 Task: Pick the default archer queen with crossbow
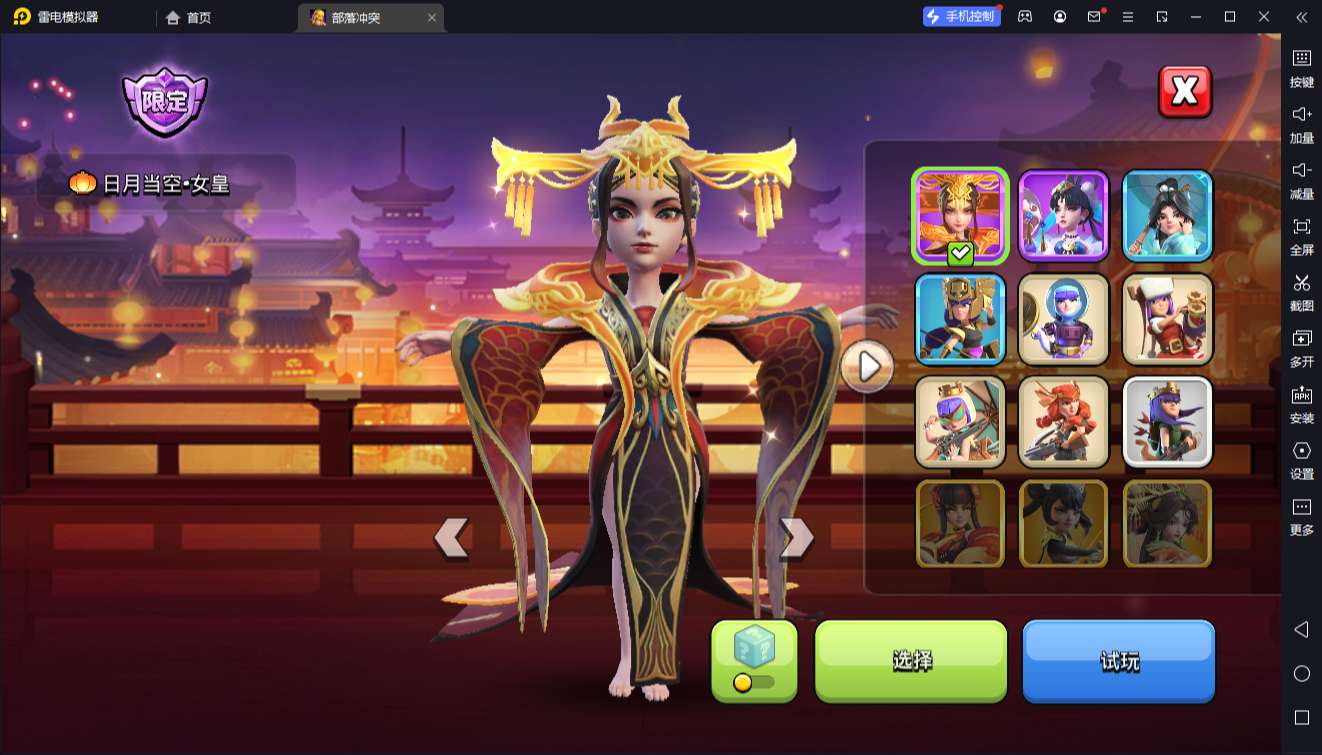point(960,422)
